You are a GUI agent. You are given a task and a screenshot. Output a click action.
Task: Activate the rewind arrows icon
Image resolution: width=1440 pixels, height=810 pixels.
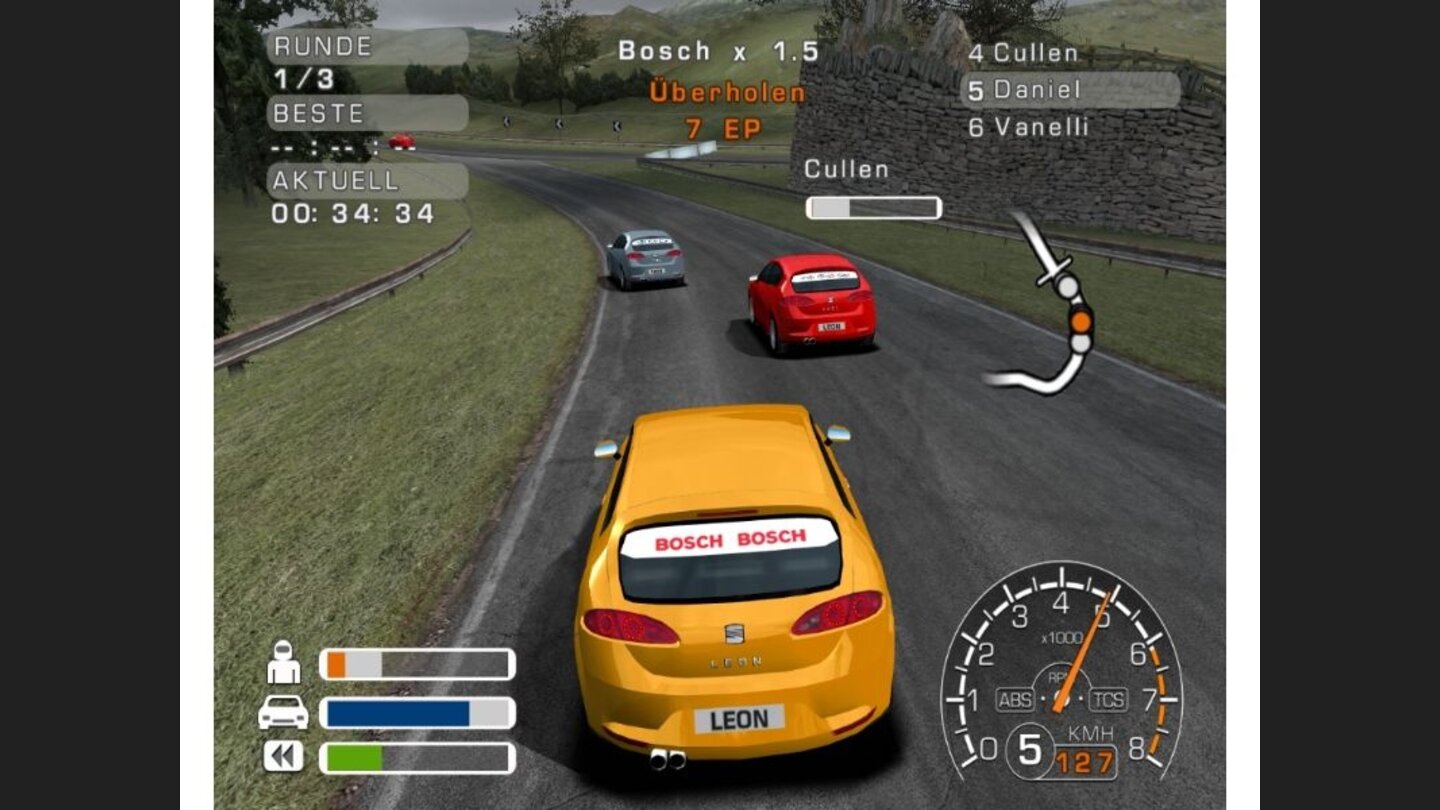coord(283,756)
